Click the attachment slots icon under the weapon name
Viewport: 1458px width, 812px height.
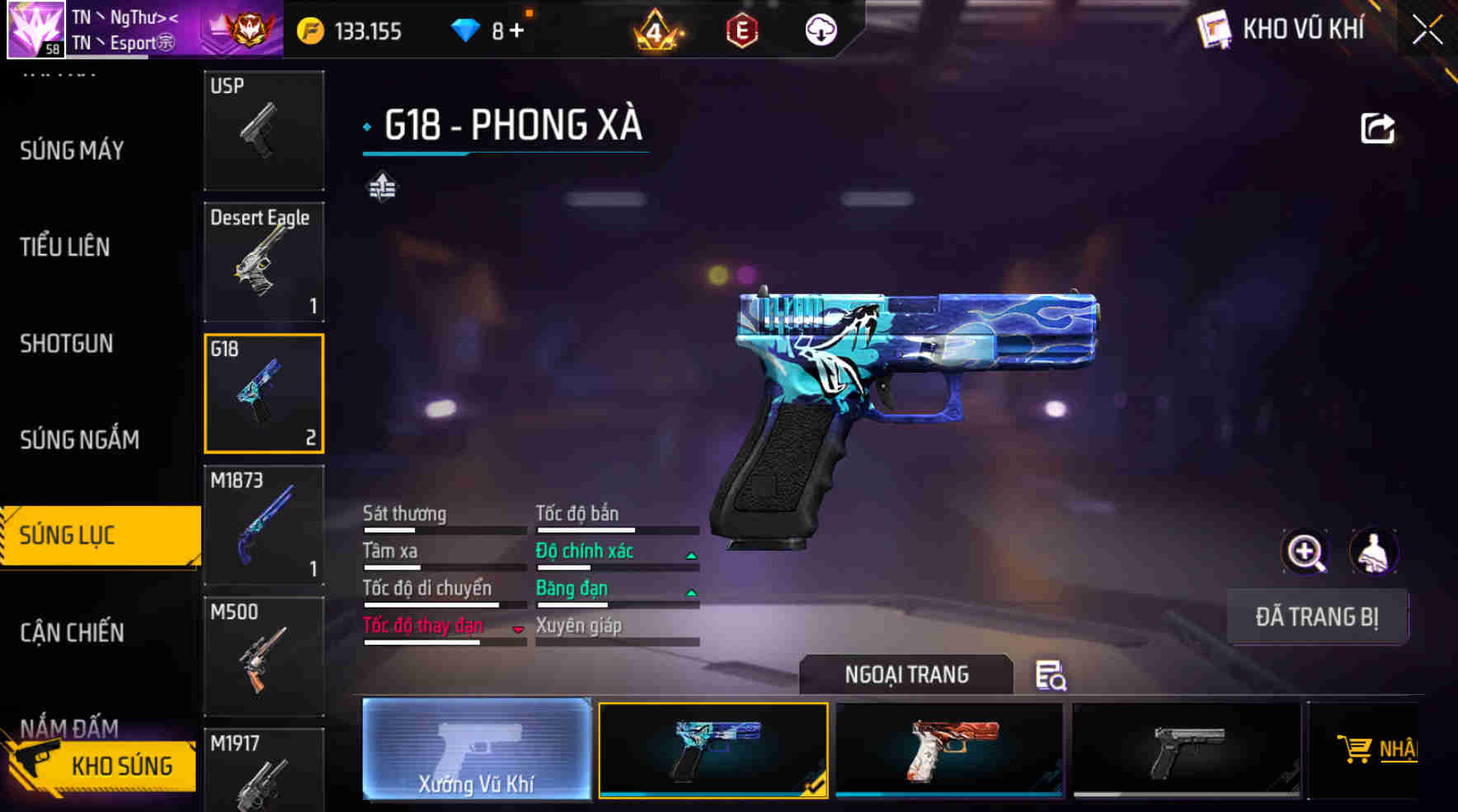(x=382, y=188)
